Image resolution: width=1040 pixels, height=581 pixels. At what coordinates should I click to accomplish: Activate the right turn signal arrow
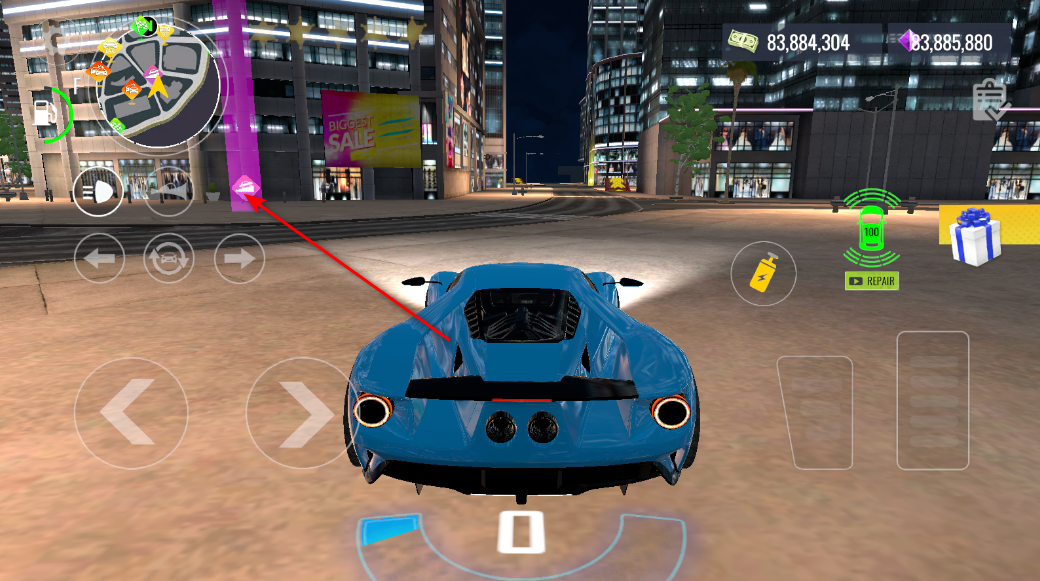coord(239,258)
